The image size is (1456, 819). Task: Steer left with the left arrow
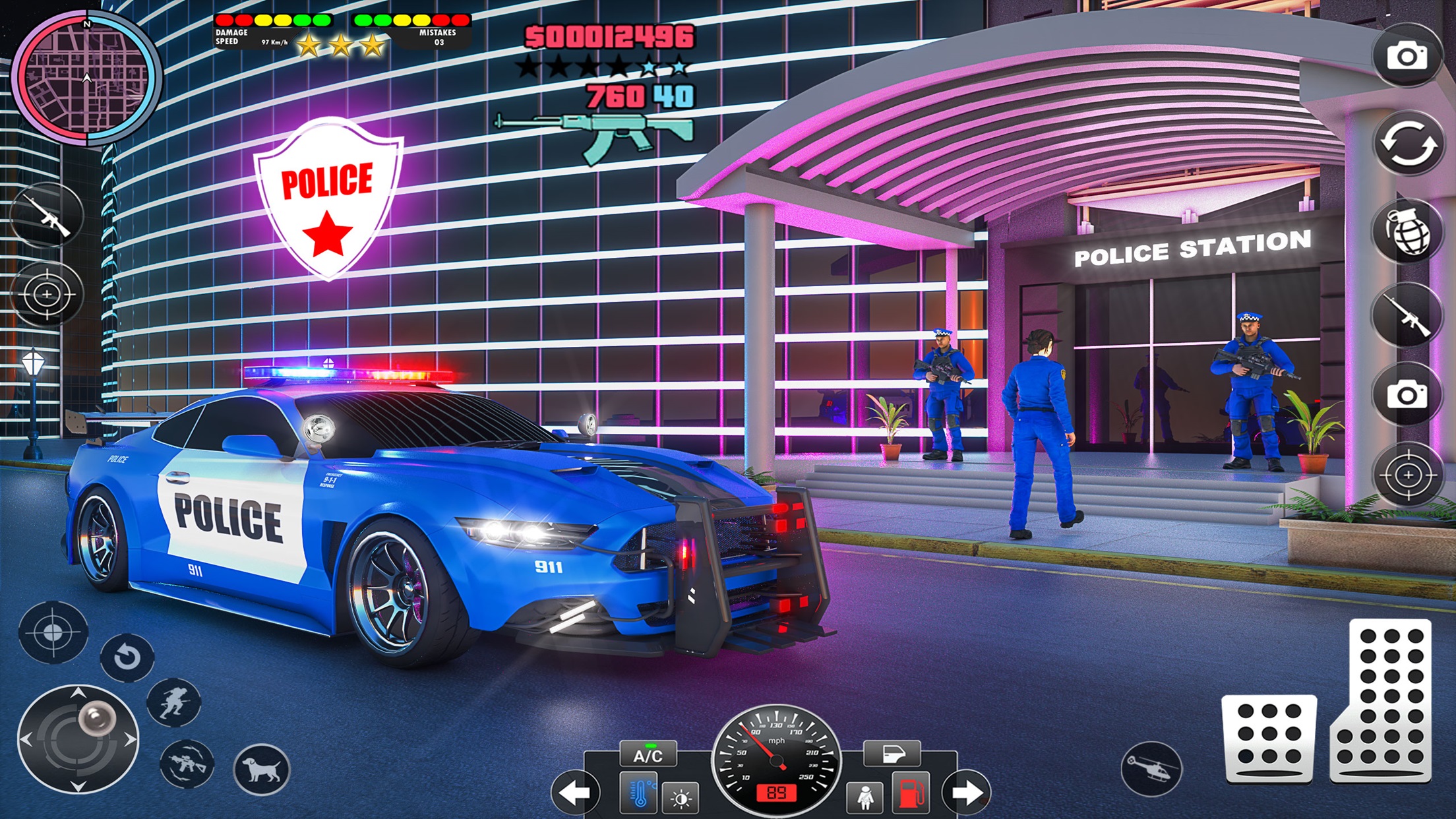click(574, 793)
